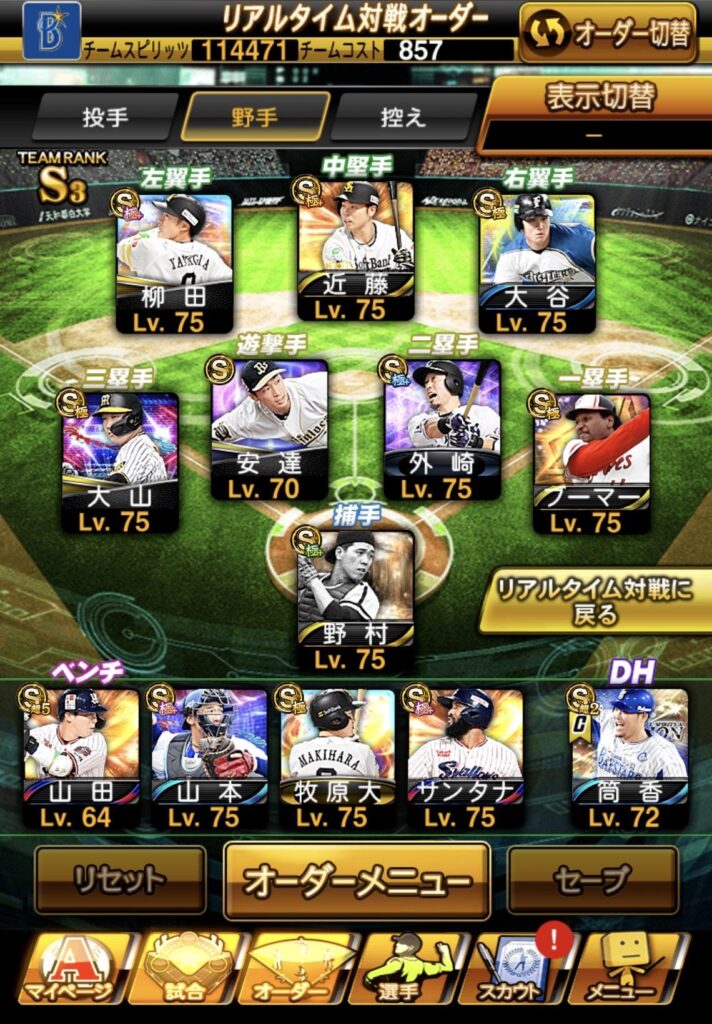712x1024 pixels.
Task: Save the order with セーブ
Action: 592,880
